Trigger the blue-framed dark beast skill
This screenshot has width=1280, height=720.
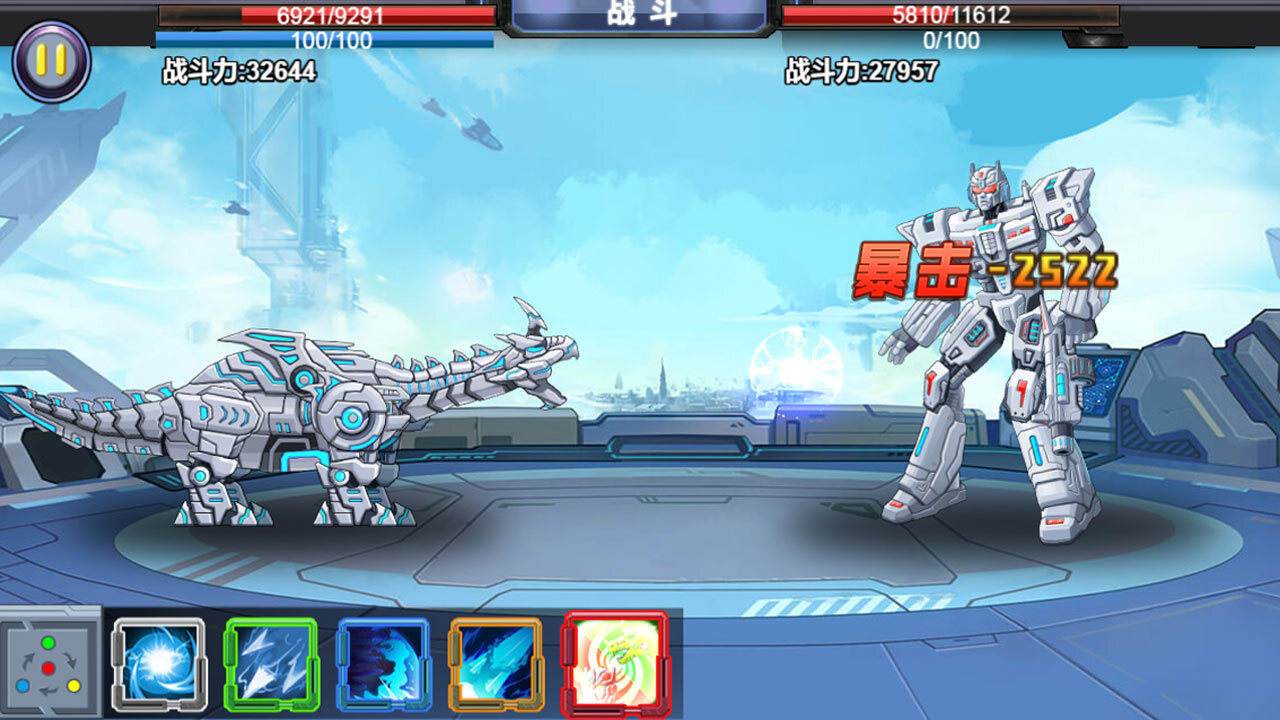383,665
